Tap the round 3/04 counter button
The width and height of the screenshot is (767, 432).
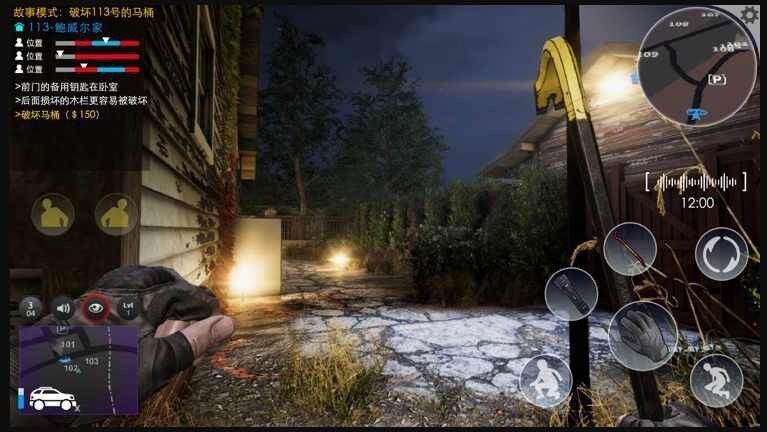(31, 307)
